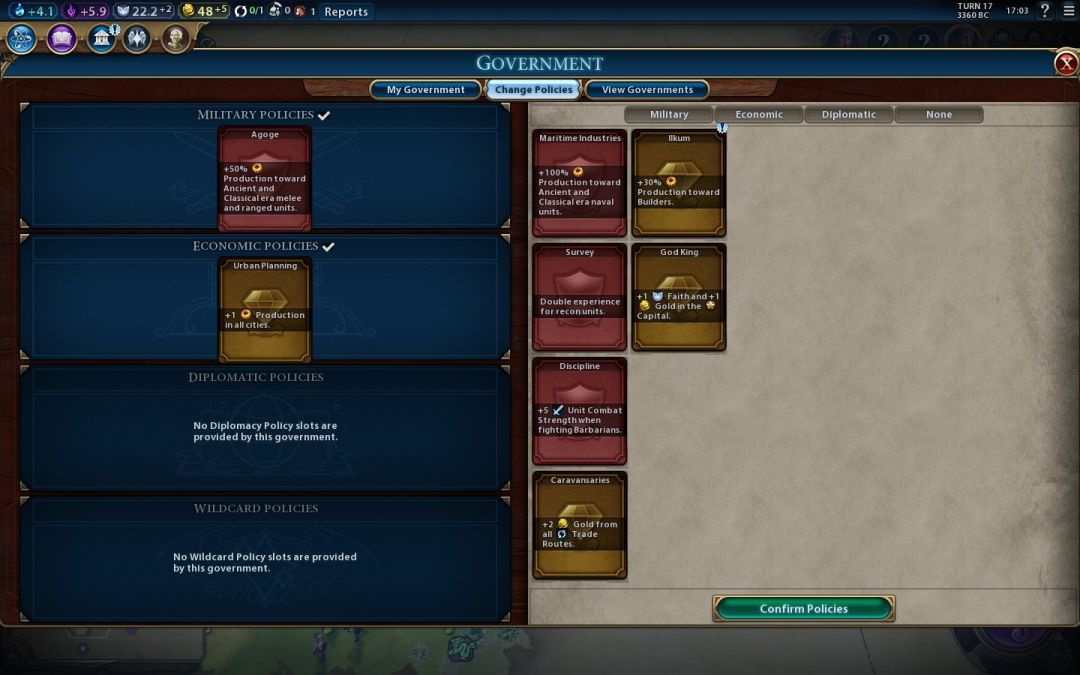Pick the Maritime Industries policy card
The width and height of the screenshot is (1080, 675).
click(579, 183)
